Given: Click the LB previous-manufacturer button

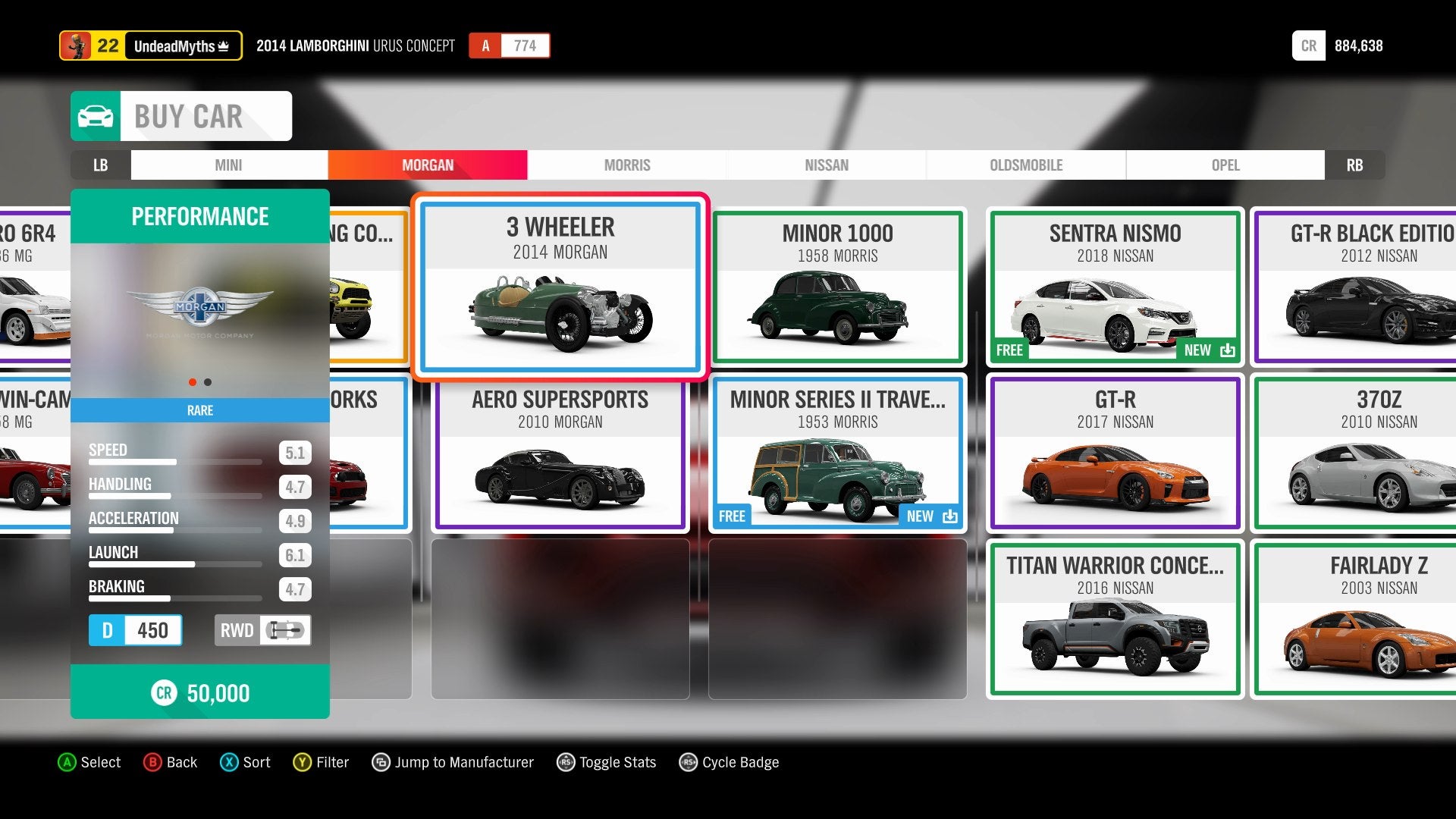Looking at the screenshot, I should click(100, 165).
